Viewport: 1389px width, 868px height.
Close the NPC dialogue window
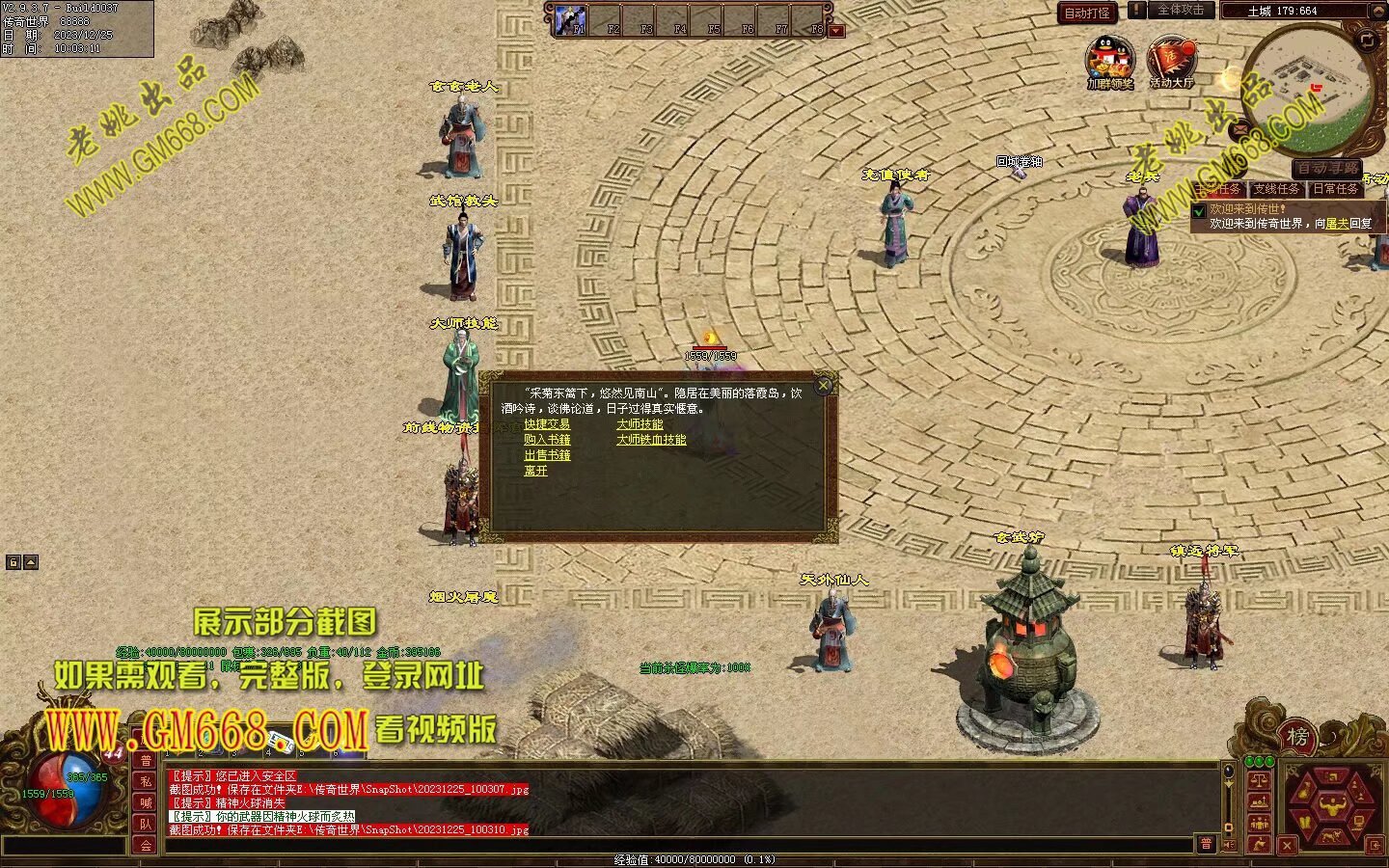[823, 386]
